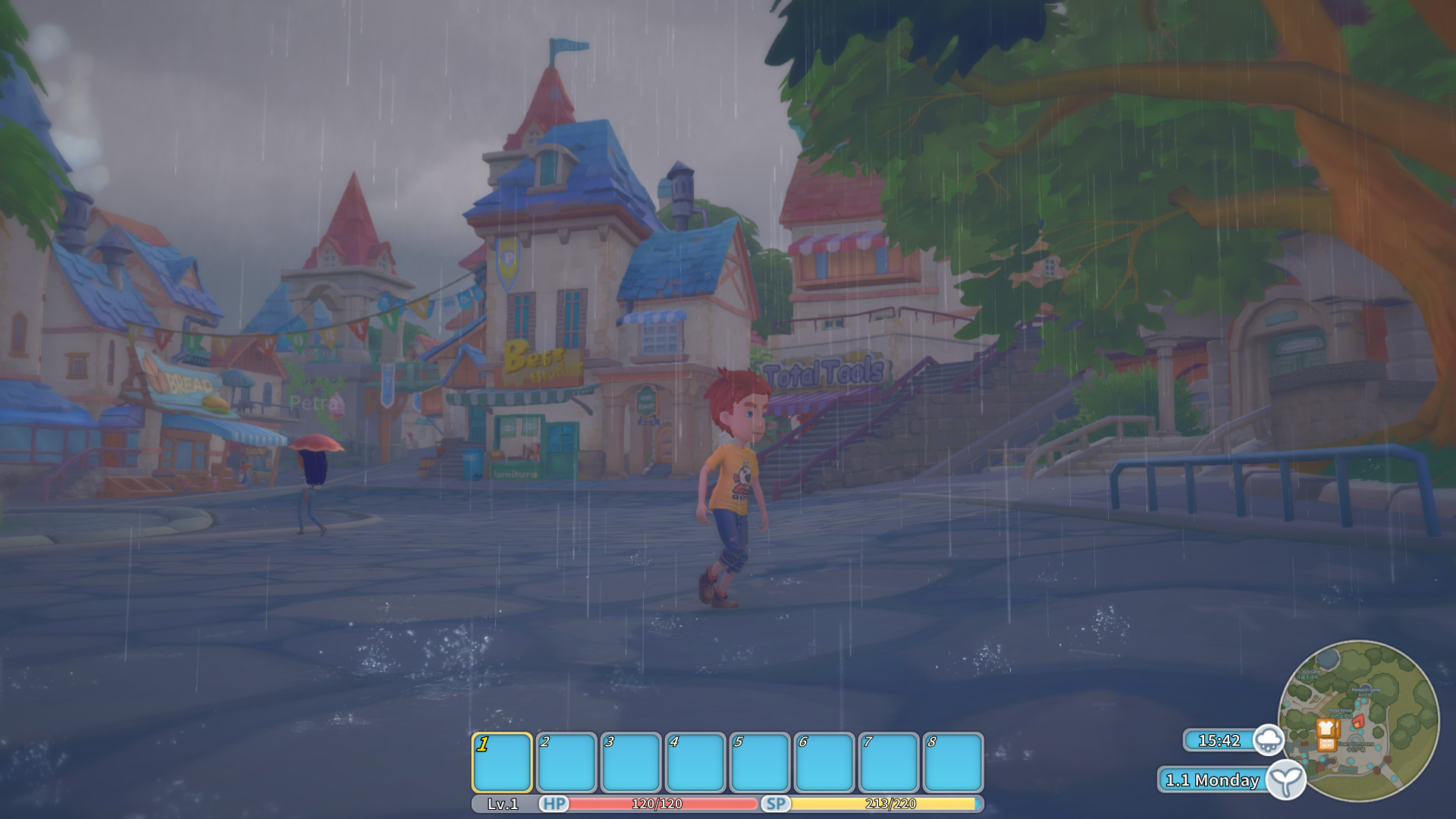Click the red church marker on the minimap

tap(1358, 723)
